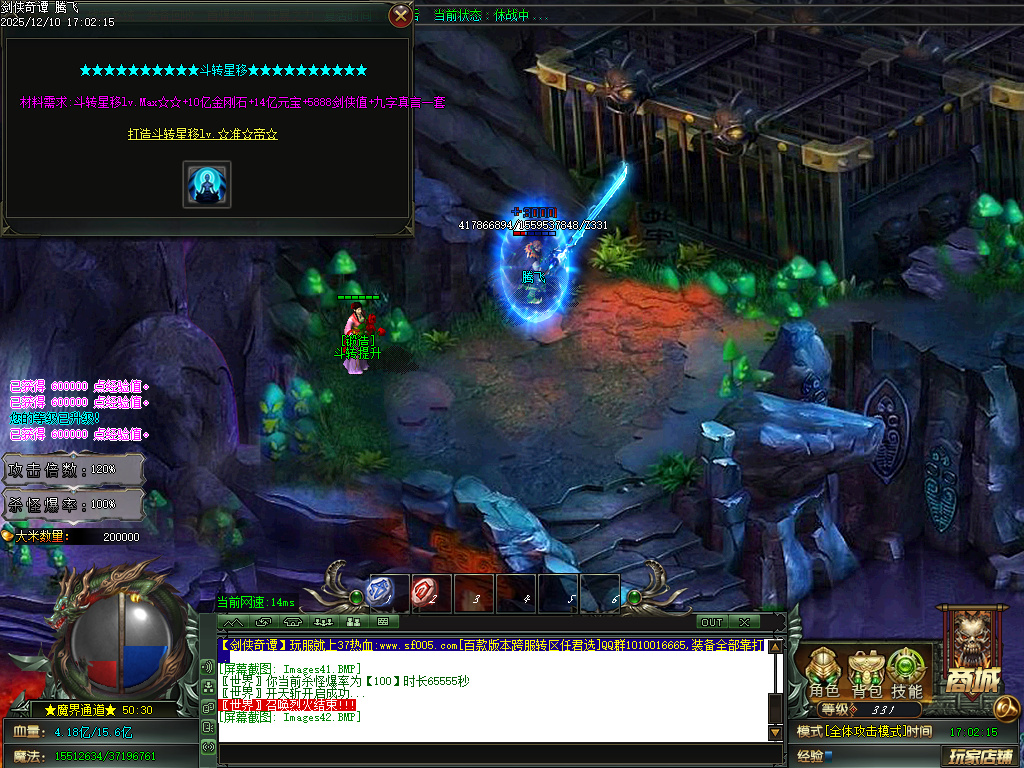This screenshot has height=768, width=1024.
Task: Open the 技能 skills panel
Action: (x=907, y=673)
